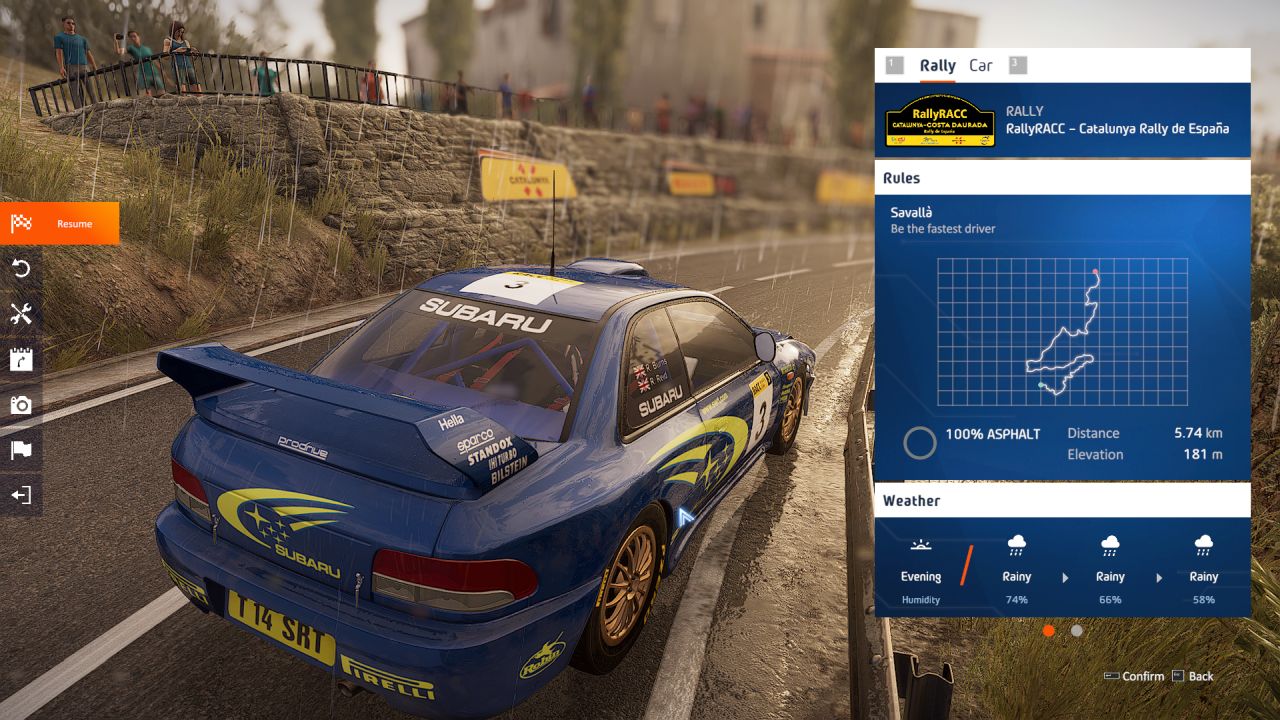Click the exit door arrow icon
1280x720 pixels.
coord(21,495)
